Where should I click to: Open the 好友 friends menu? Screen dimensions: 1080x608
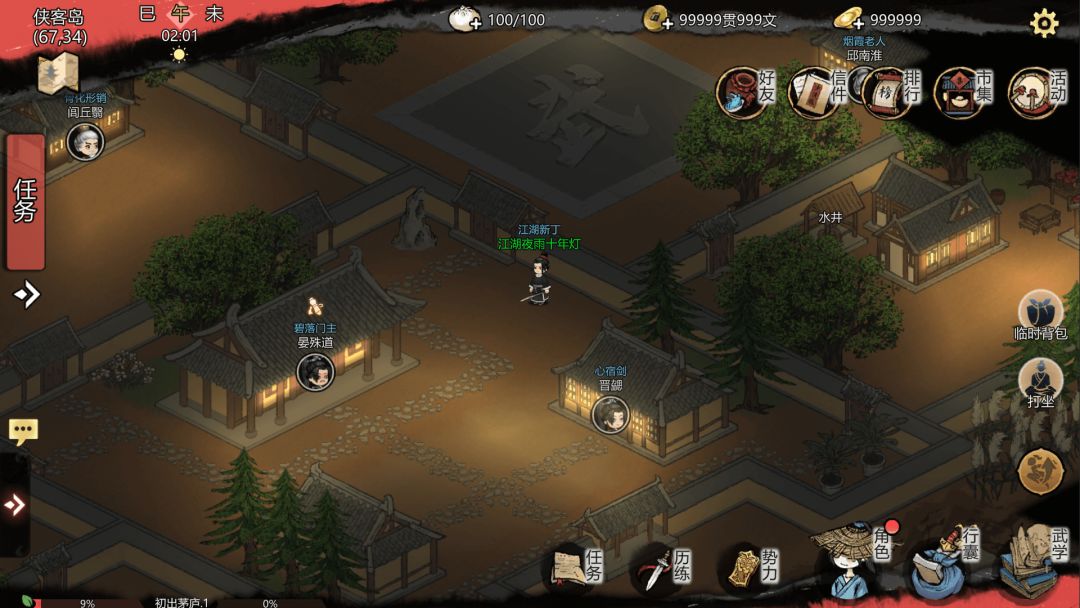pos(746,93)
